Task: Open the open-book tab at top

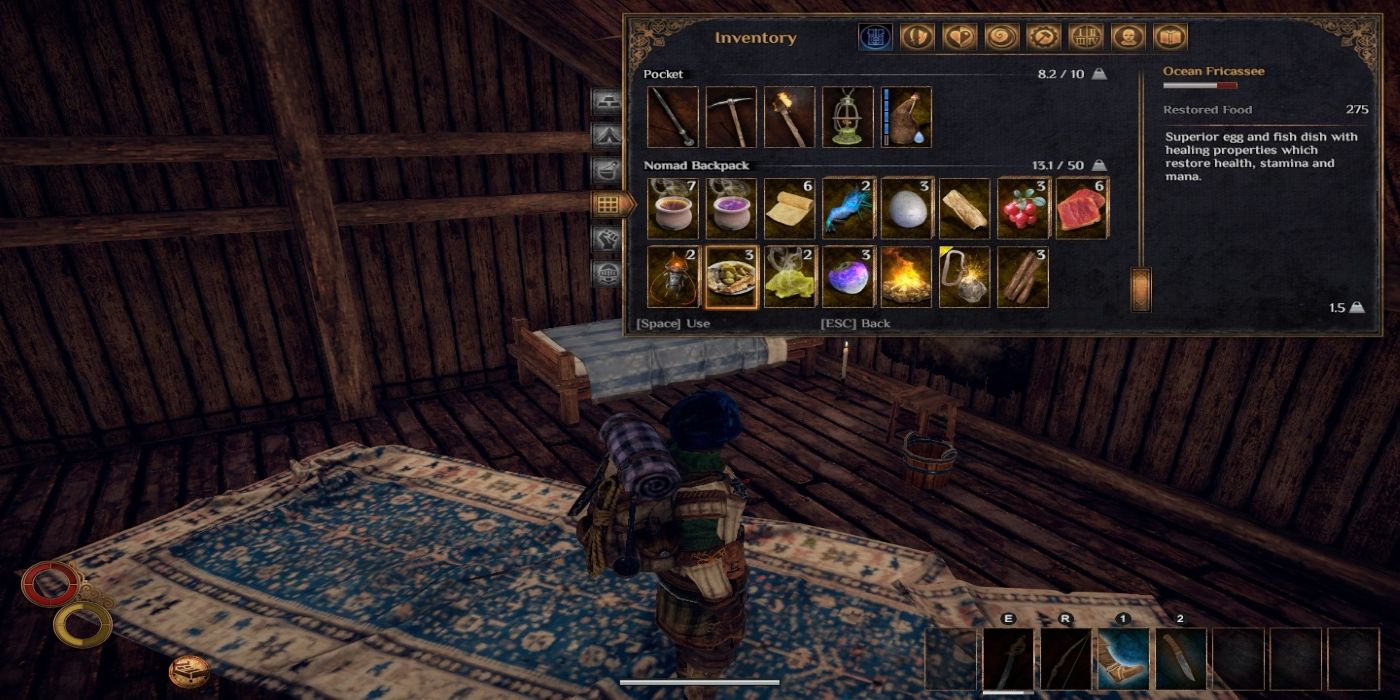Action: click(x=1169, y=38)
